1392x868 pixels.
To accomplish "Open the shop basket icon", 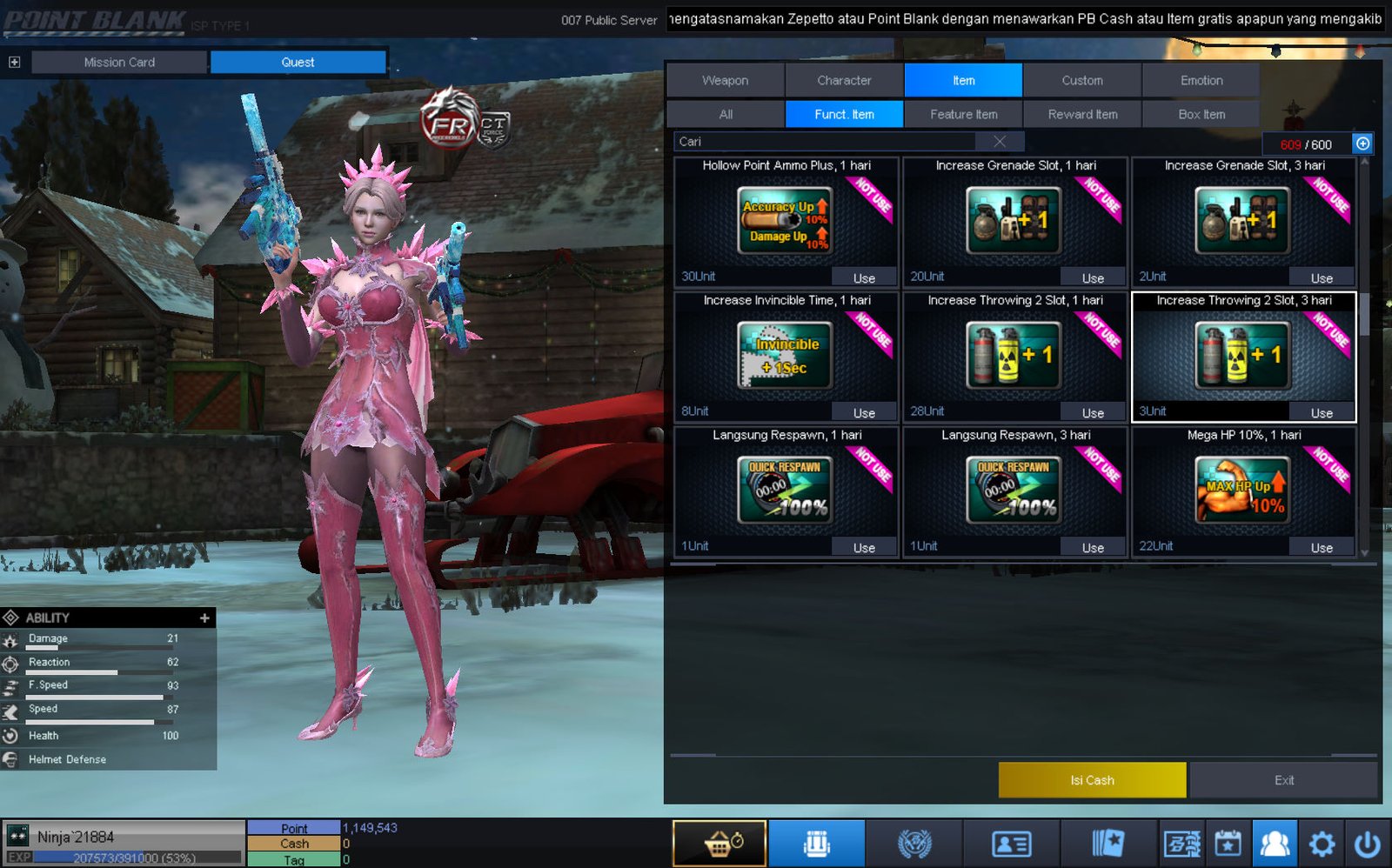I will (719, 844).
